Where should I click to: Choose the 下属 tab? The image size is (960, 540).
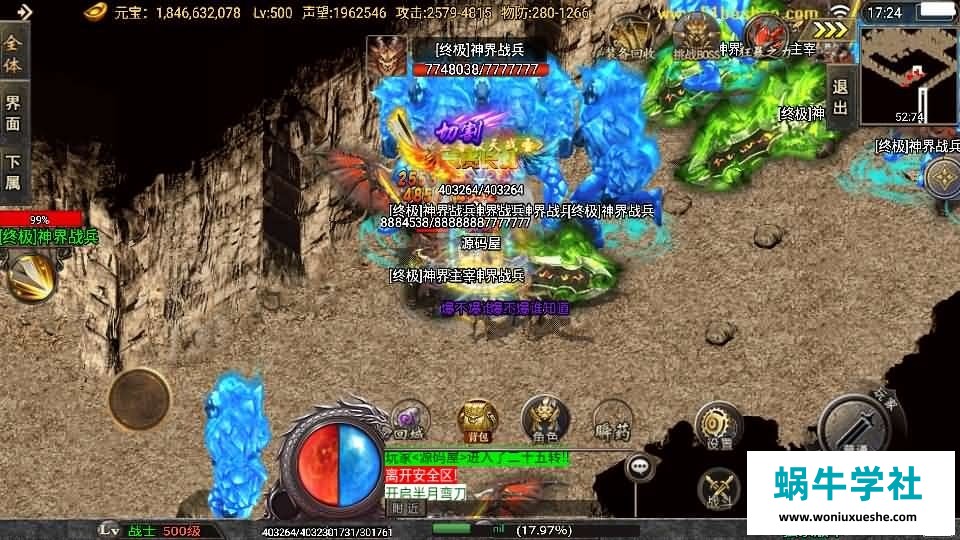click(x=13, y=170)
